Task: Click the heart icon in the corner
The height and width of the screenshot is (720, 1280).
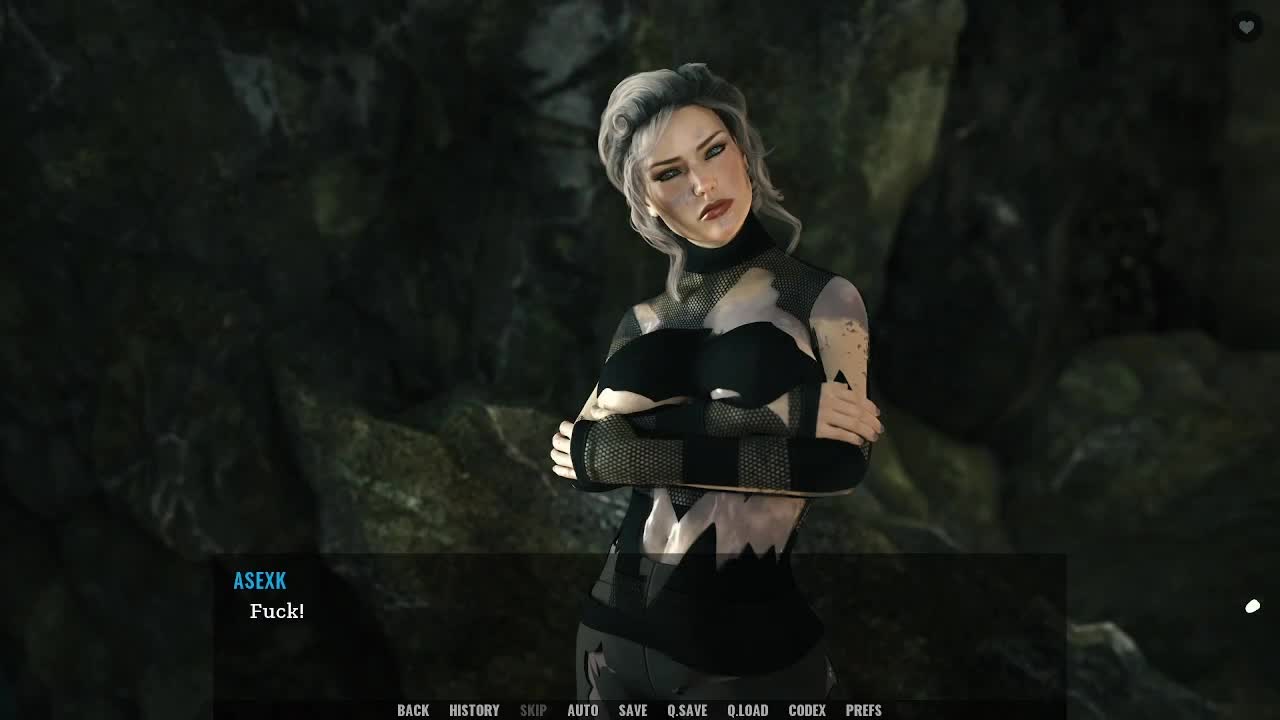Action: coord(1246,28)
